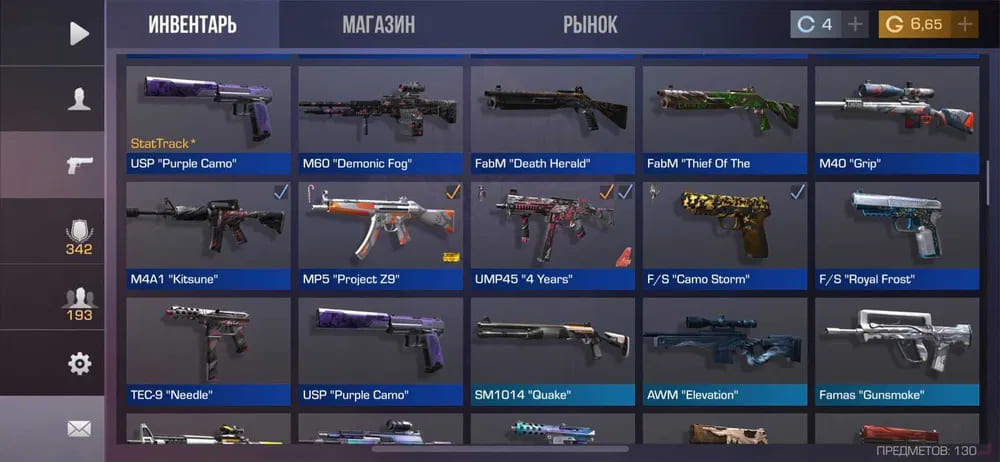
Task: Open the Рынок tab
Action: [590, 25]
